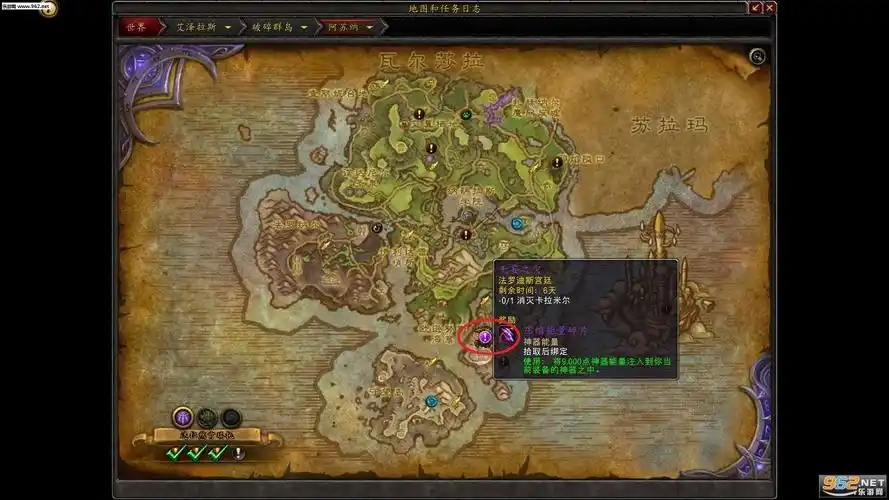Select the rightmost dark bounty icon
This screenshot has width=889, height=500.
pos(231,417)
